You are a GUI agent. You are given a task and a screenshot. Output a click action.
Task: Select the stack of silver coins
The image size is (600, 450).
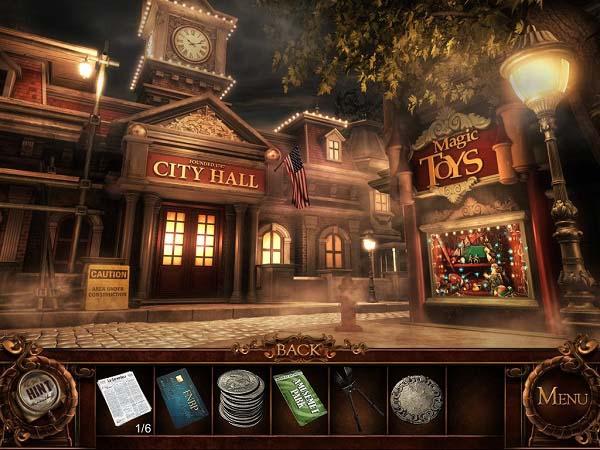point(240,397)
